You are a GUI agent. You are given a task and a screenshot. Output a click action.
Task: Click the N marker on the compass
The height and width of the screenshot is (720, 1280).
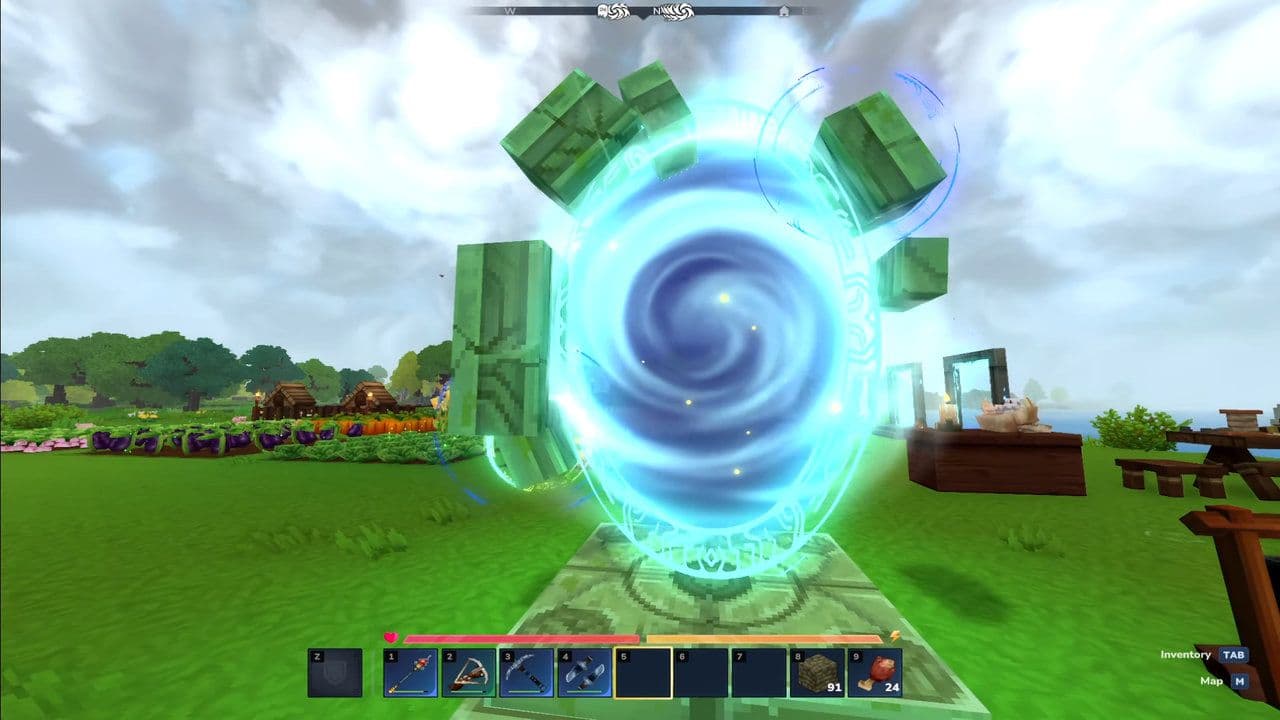(x=656, y=10)
